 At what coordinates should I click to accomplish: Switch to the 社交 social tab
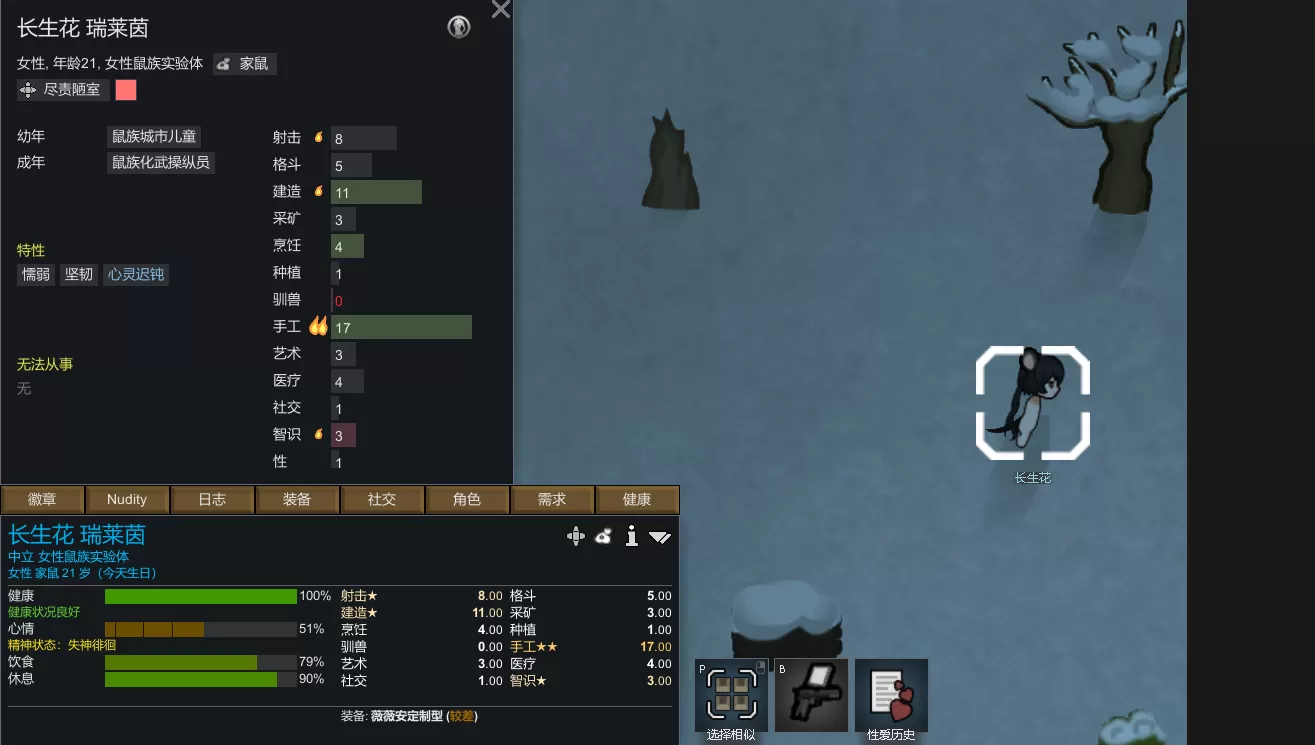[x=382, y=499]
